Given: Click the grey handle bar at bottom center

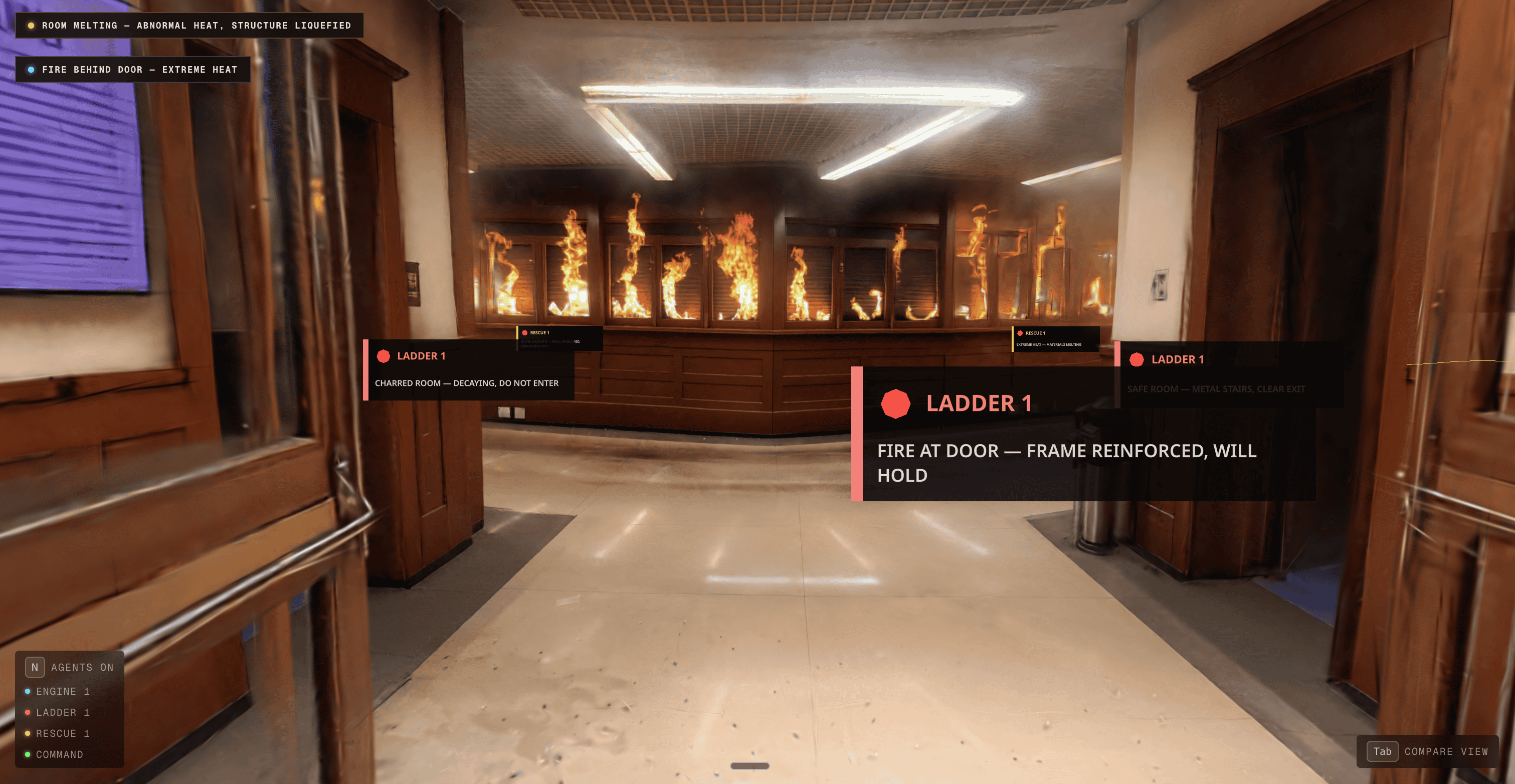Looking at the screenshot, I should click(x=749, y=766).
